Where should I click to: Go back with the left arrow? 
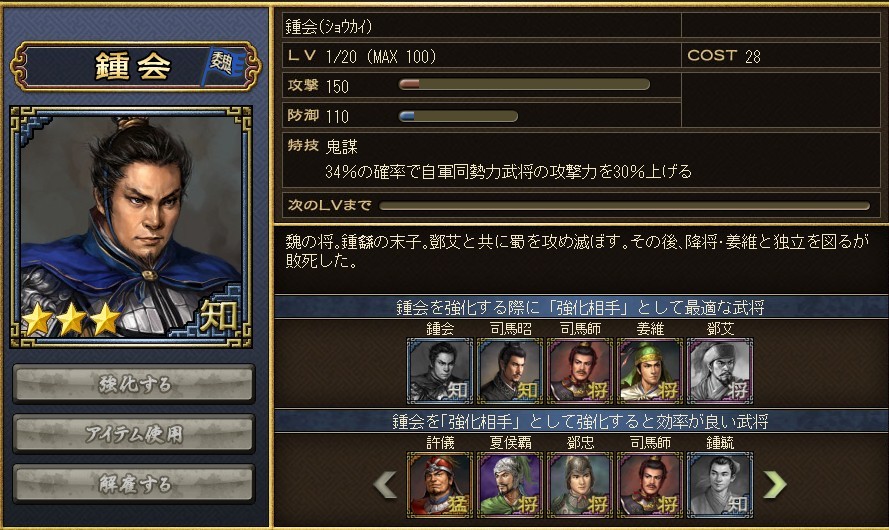[385, 485]
